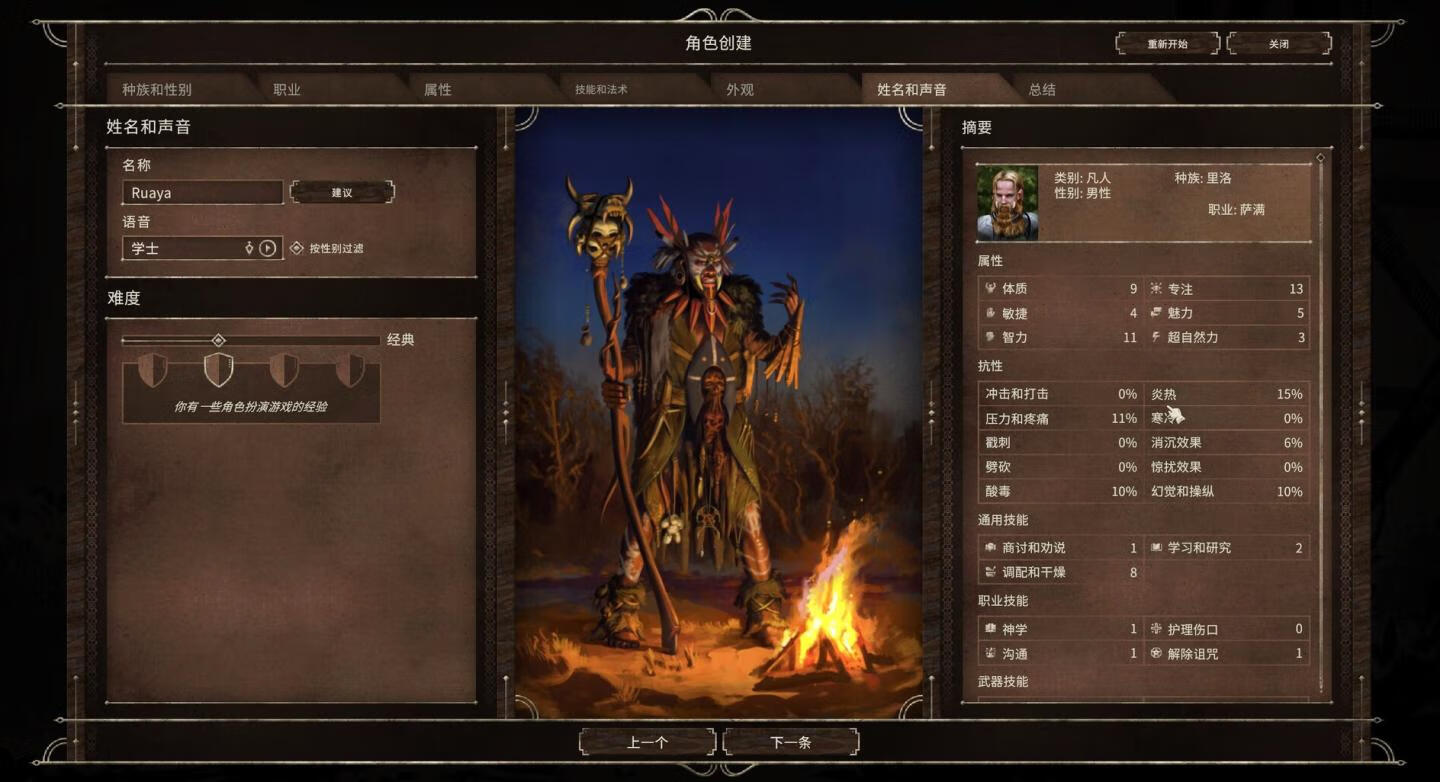
Task: Click the 敏捷 attribute icon
Action: (x=990, y=313)
